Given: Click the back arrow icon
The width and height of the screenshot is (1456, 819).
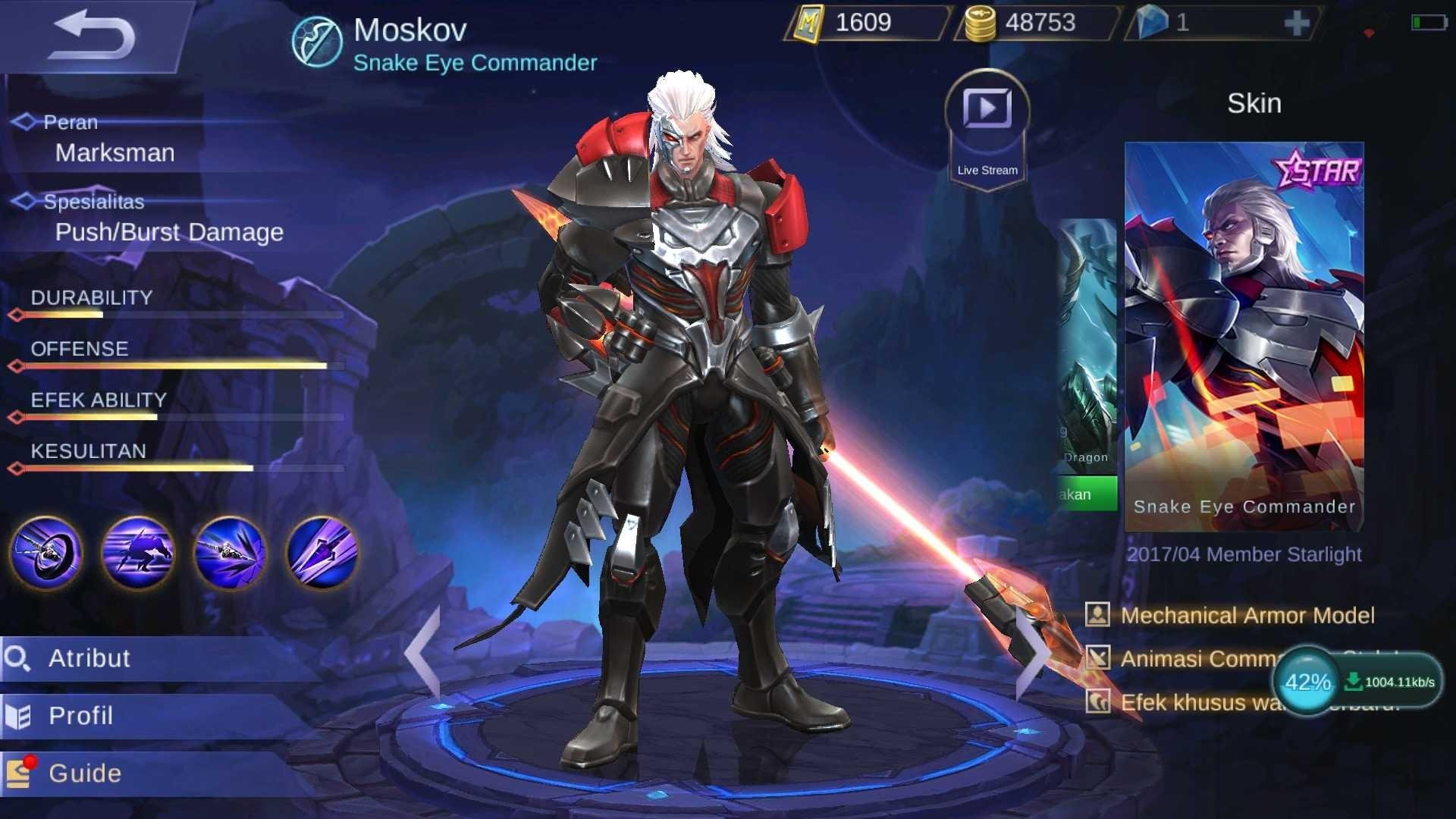Looking at the screenshot, I should pos(95,36).
